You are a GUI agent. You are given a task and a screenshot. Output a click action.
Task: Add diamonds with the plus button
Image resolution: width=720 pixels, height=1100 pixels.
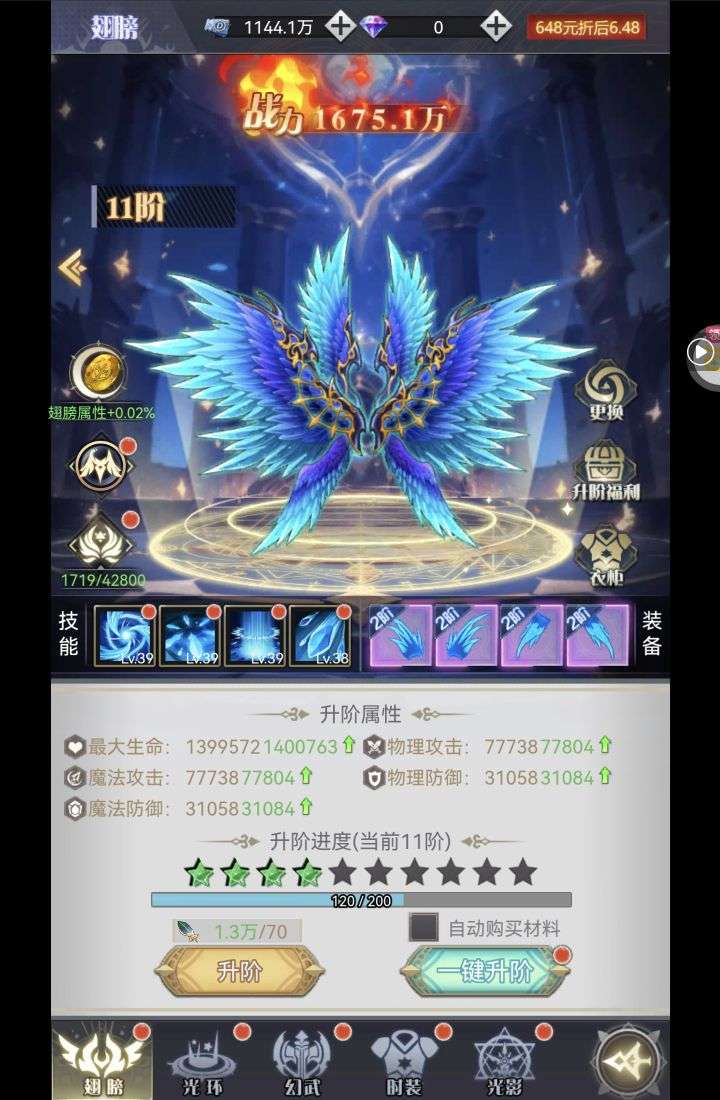point(496,27)
